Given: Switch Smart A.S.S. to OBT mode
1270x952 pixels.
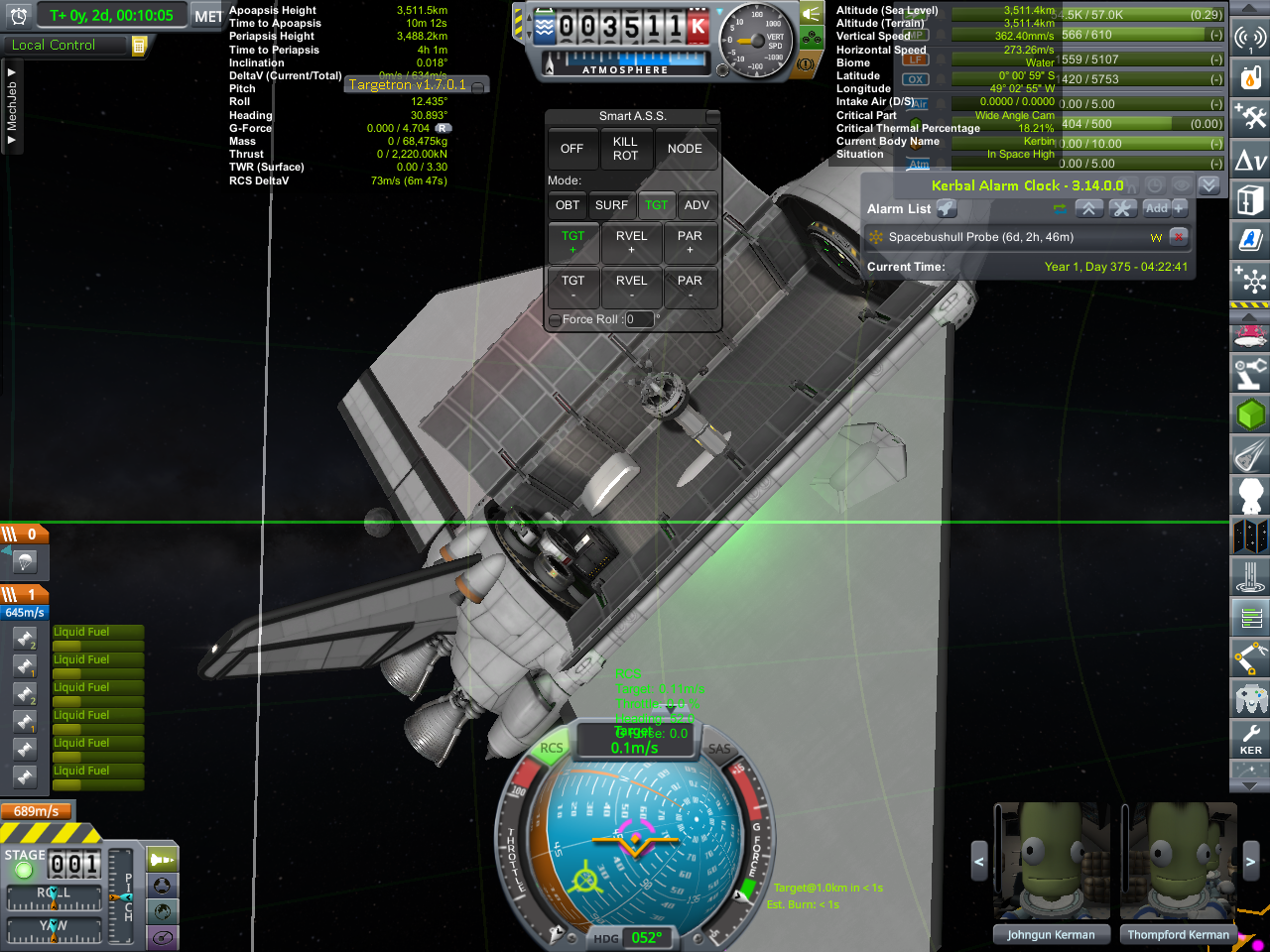Looking at the screenshot, I should [568, 205].
